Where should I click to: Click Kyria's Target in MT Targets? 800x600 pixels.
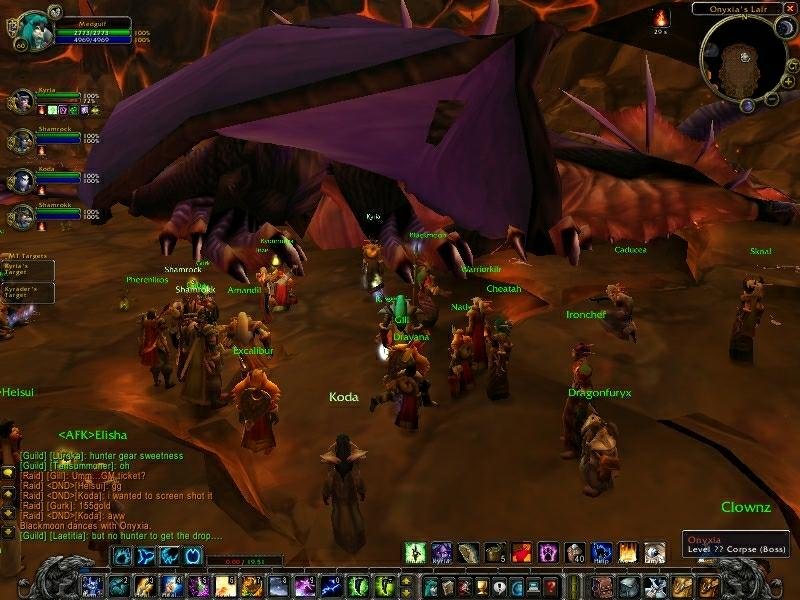(x=27, y=270)
